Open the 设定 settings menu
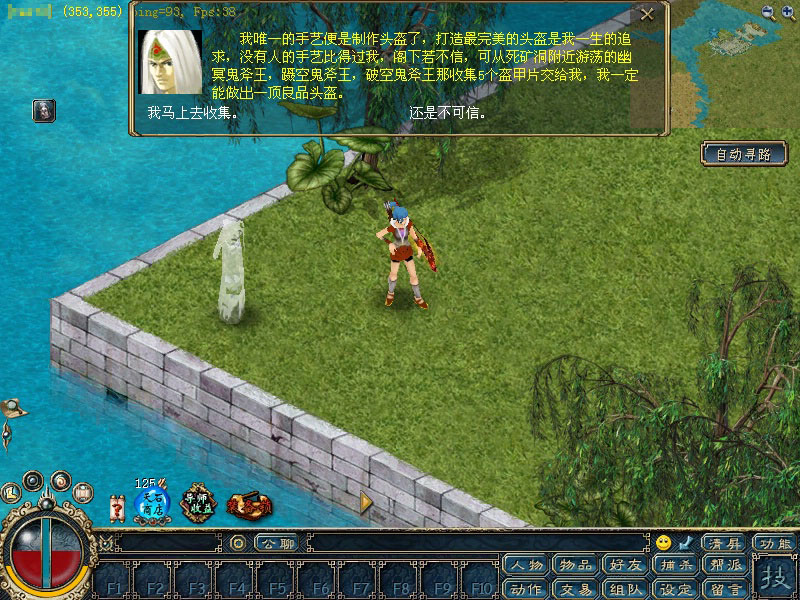 [675, 588]
